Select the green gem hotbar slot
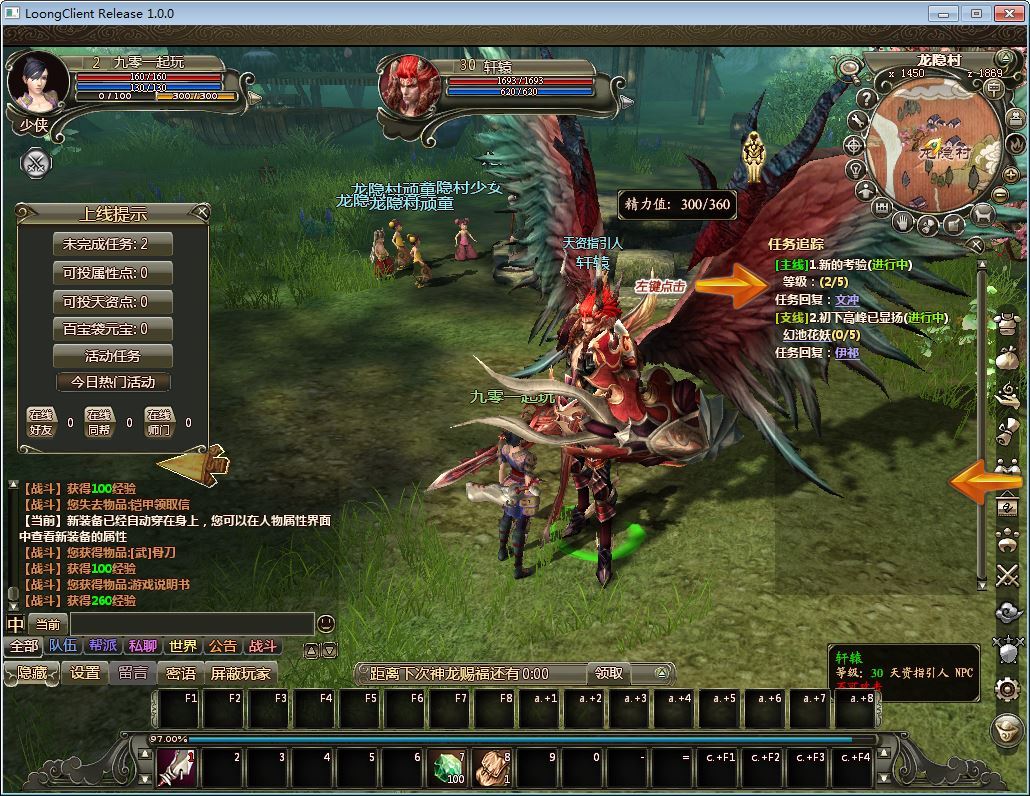Screen dimensions: 1030x796 pos(449,768)
